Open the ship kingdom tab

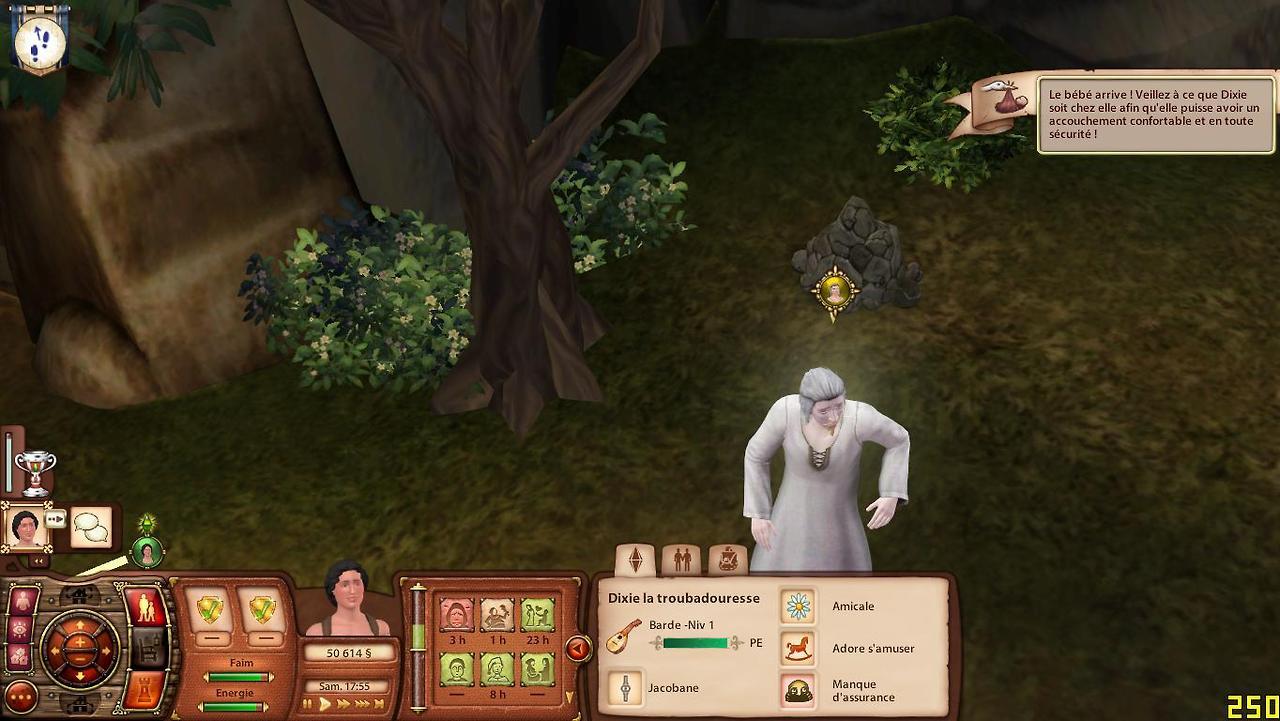pyautogui.click(x=728, y=559)
